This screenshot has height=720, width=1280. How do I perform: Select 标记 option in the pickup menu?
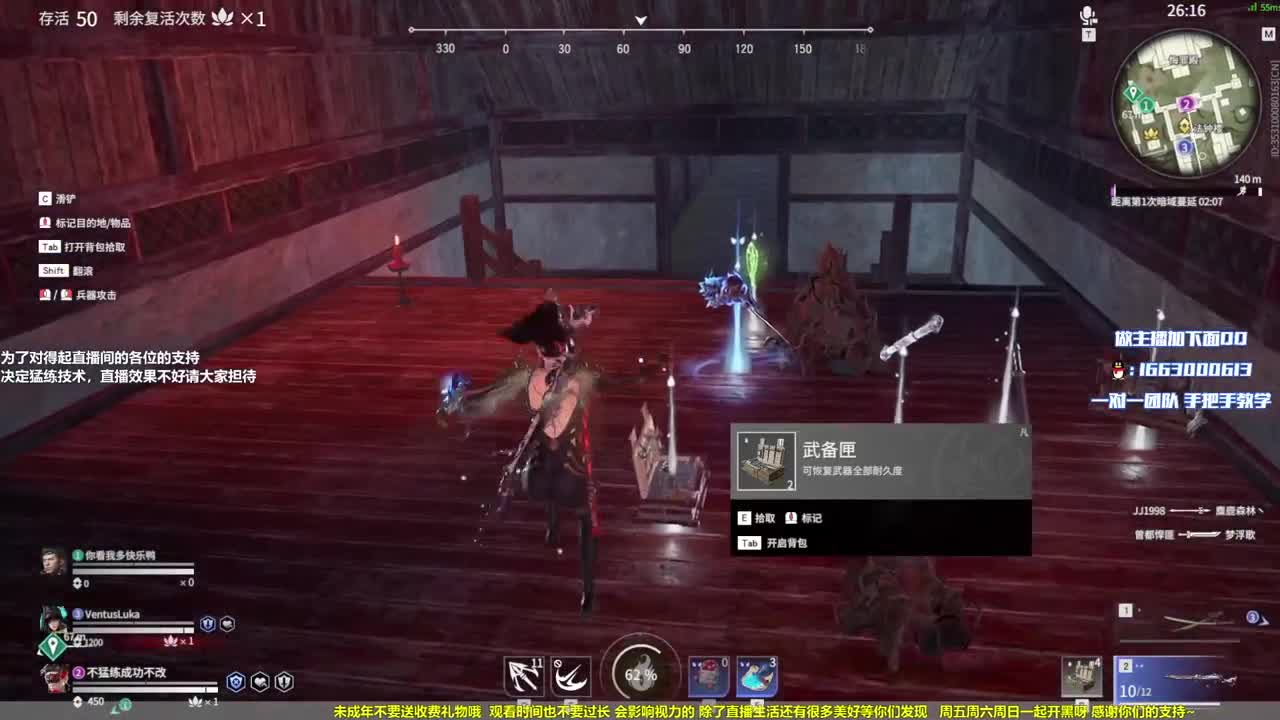point(802,518)
